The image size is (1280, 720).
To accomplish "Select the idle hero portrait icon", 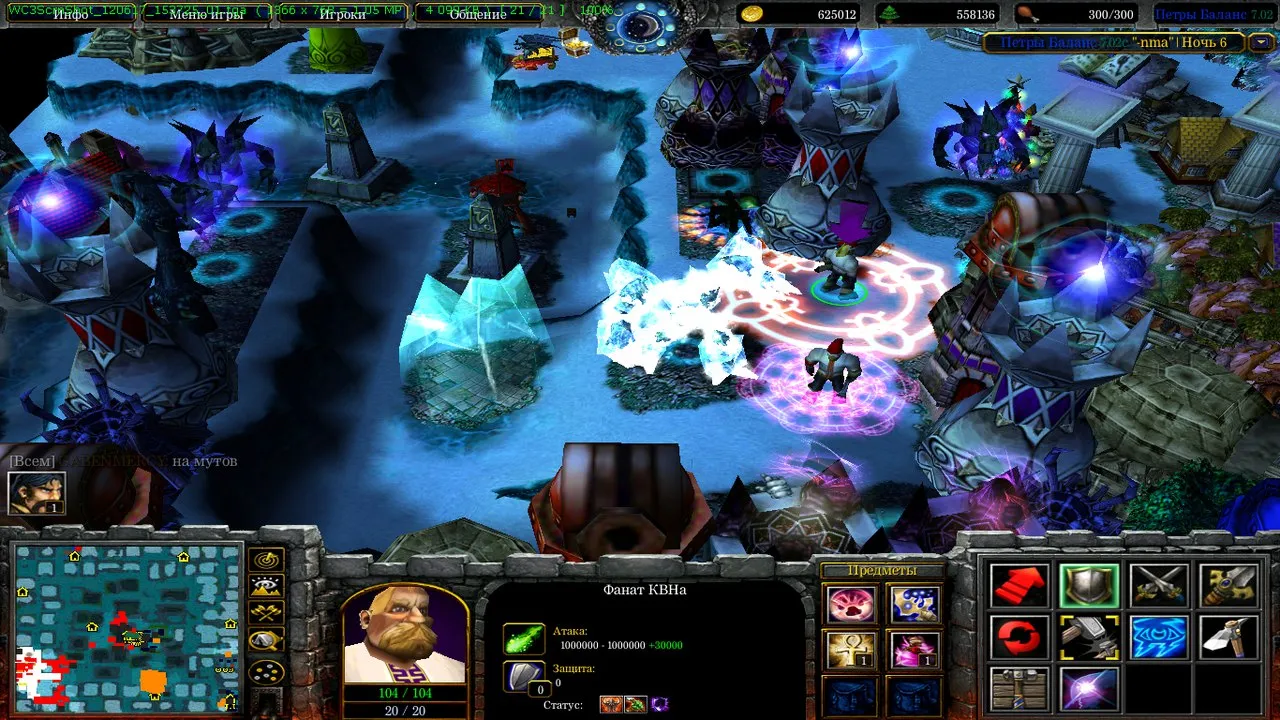I will (x=37, y=492).
